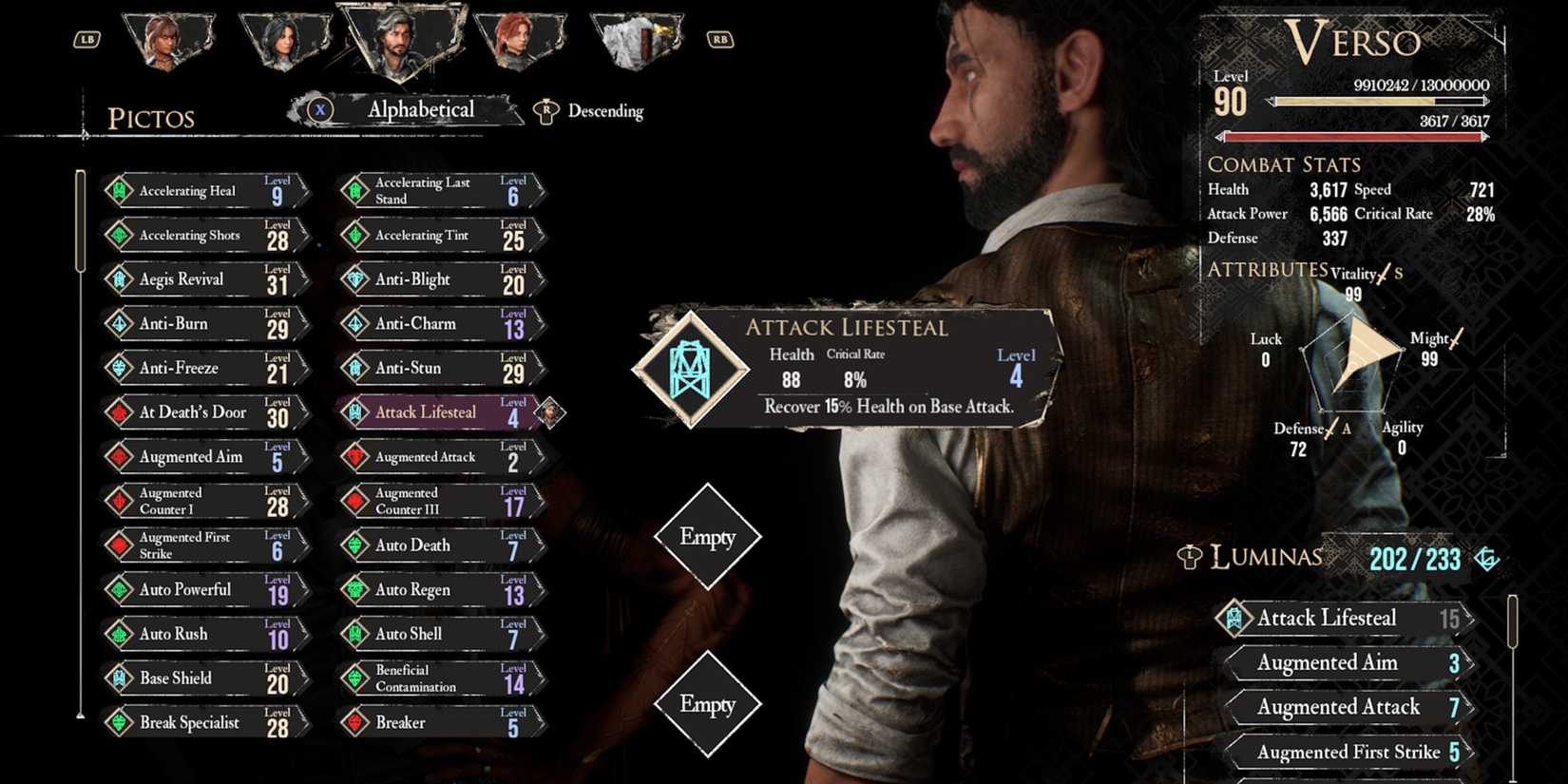Select the Base Shield picto
This screenshot has width=1568, height=784.
[x=204, y=679]
